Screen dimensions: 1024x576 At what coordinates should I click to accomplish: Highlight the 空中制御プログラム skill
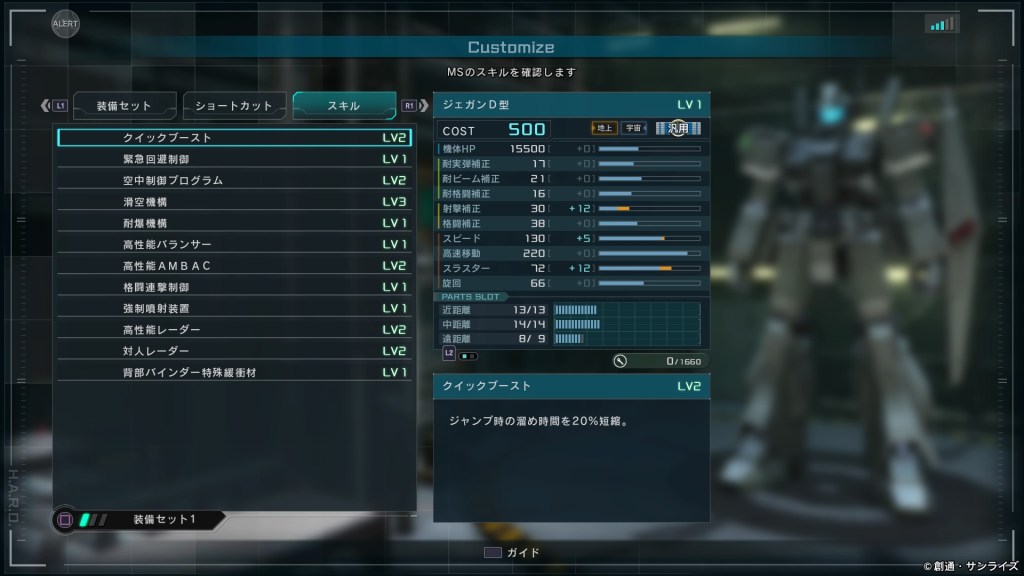(235, 181)
